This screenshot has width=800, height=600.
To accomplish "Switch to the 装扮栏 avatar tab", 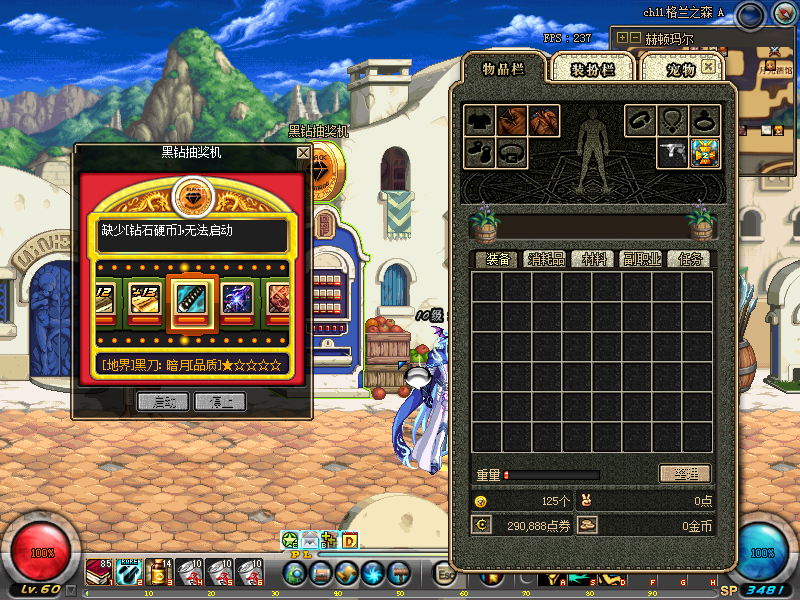I will pyautogui.click(x=591, y=69).
